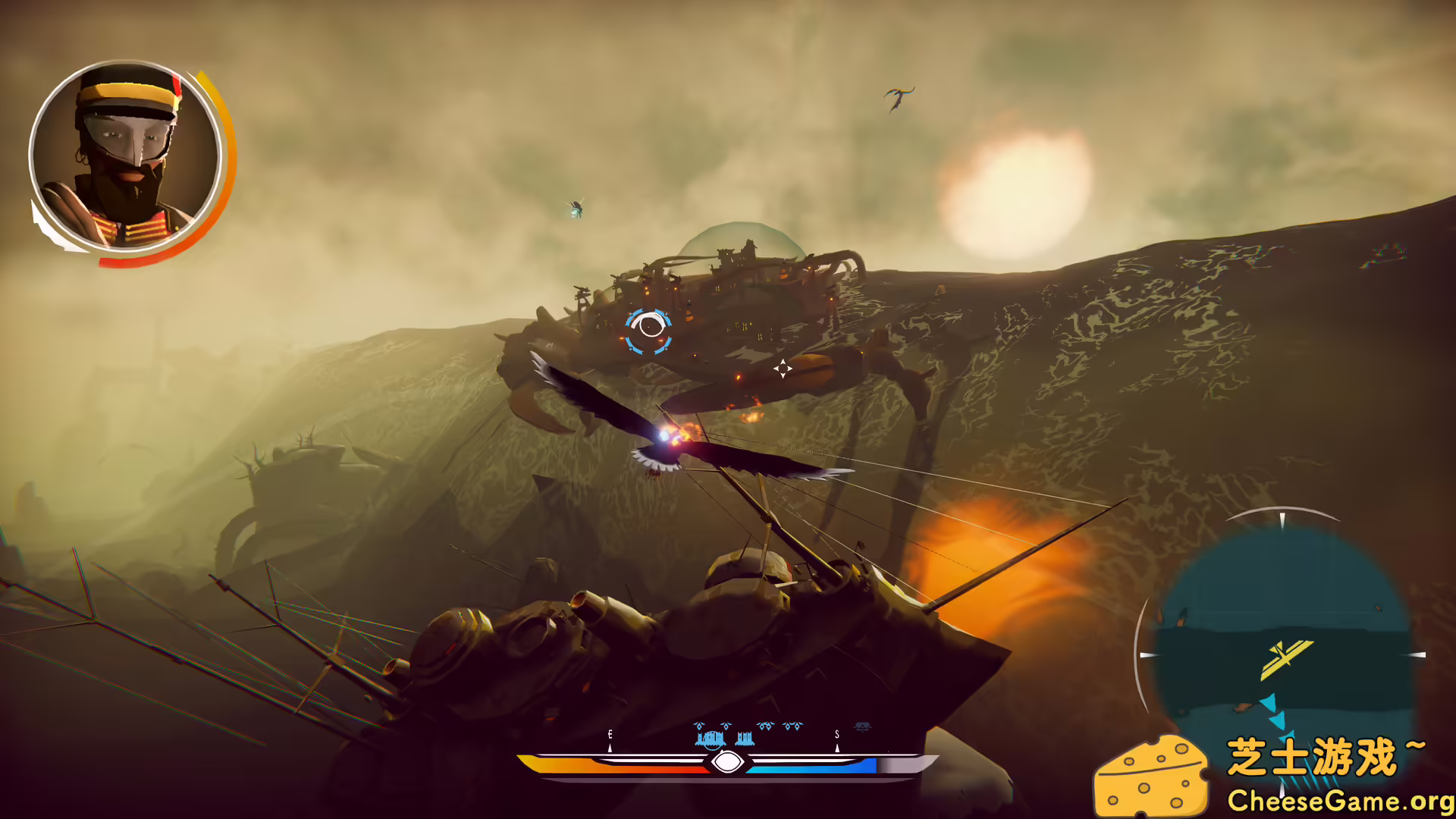Select the paired enemy wing icons on the compass
This screenshot has height=819, width=1456.
point(765,725)
